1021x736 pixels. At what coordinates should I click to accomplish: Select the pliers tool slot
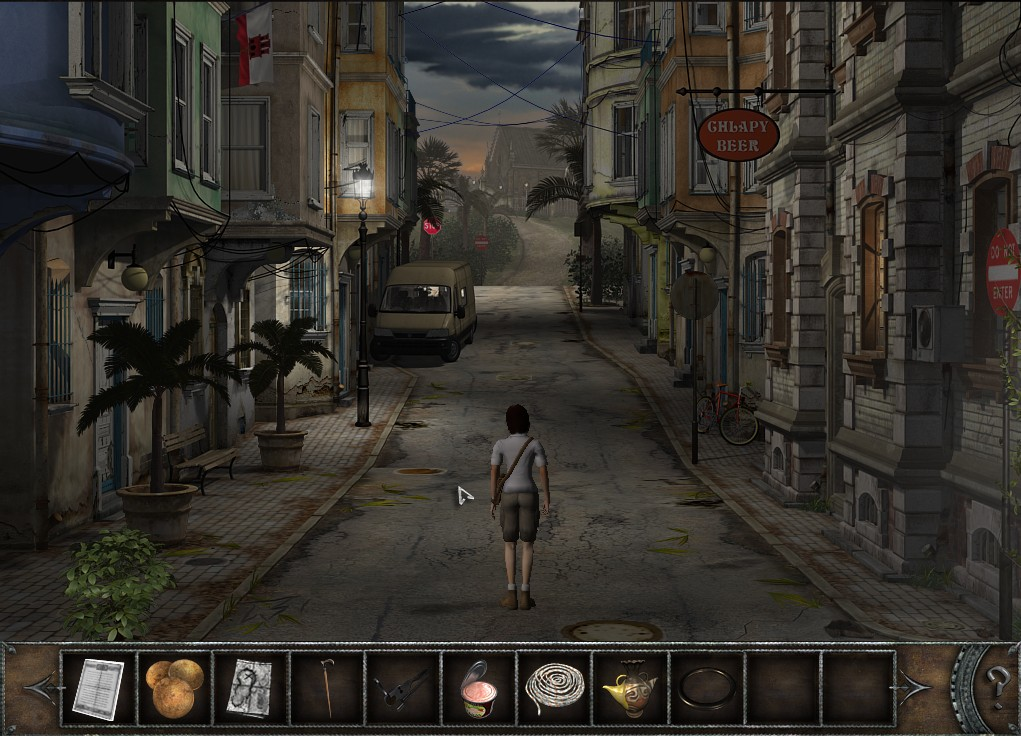[402, 687]
